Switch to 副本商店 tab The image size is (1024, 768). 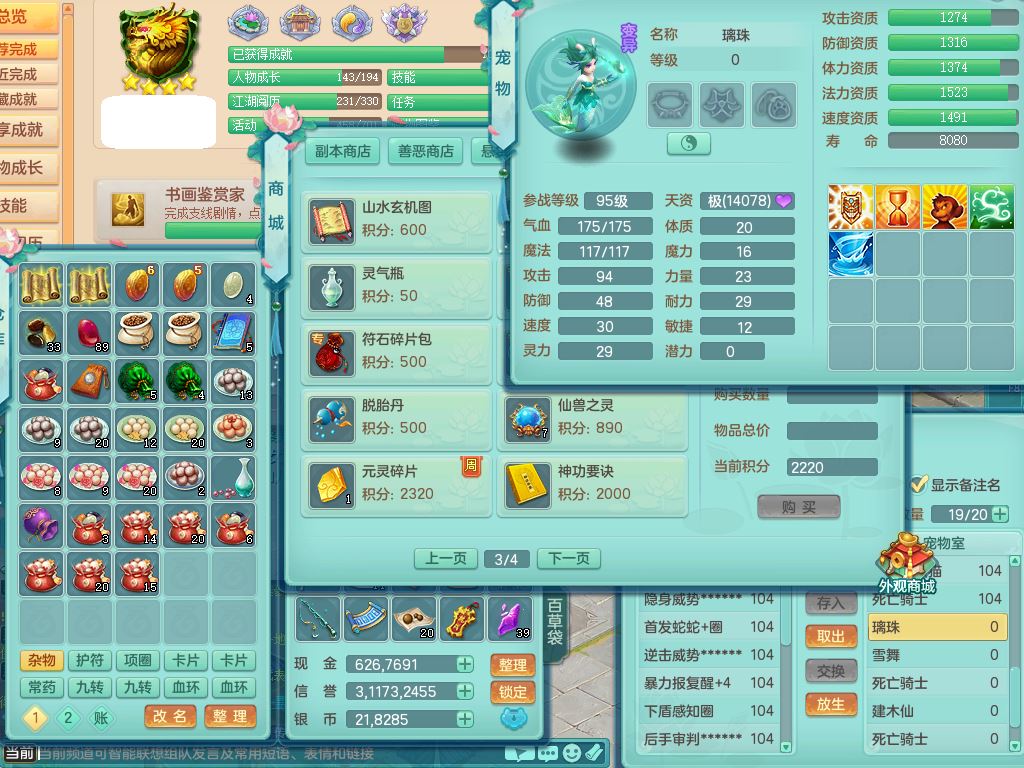click(342, 151)
